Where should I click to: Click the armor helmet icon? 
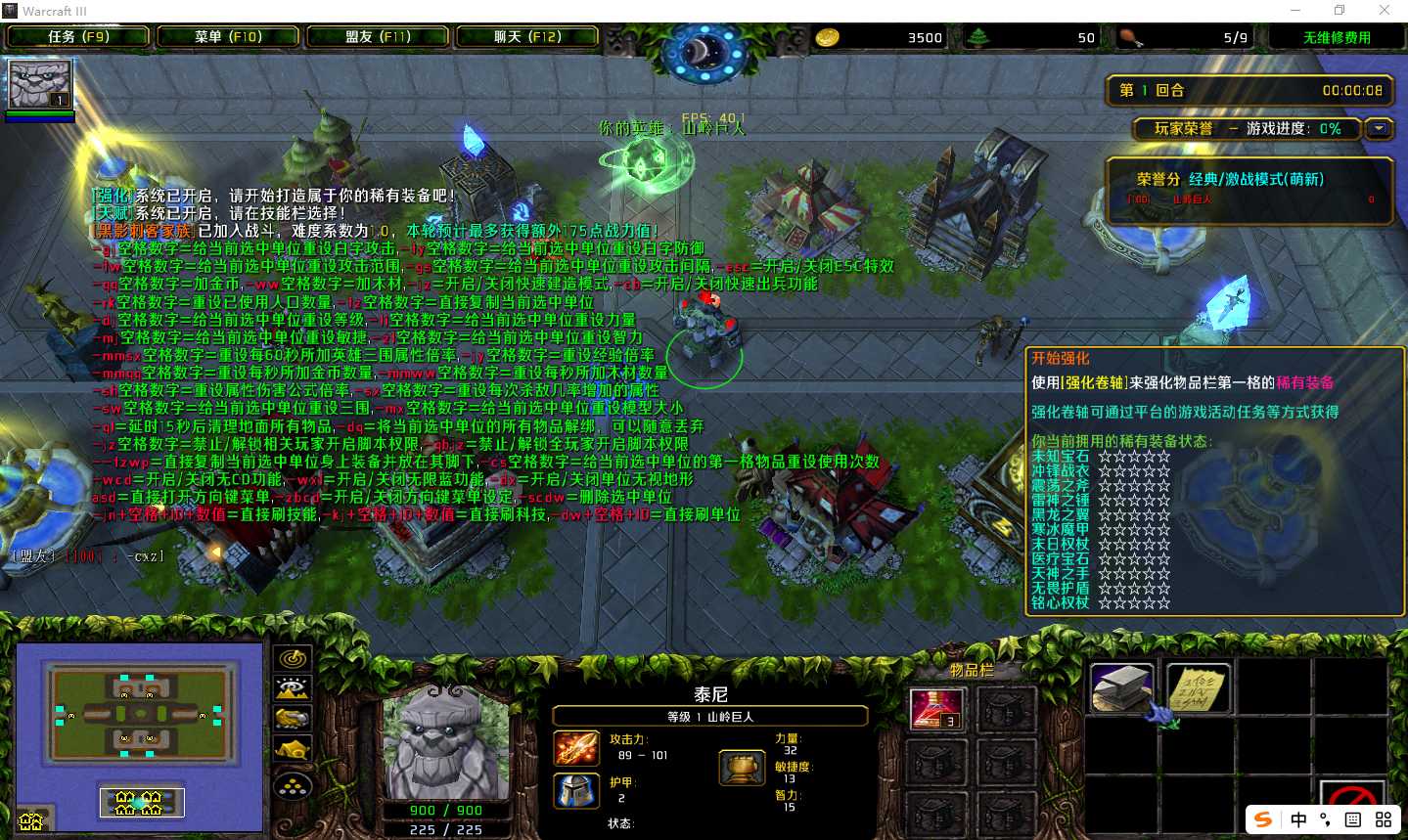(x=576, y=790)
